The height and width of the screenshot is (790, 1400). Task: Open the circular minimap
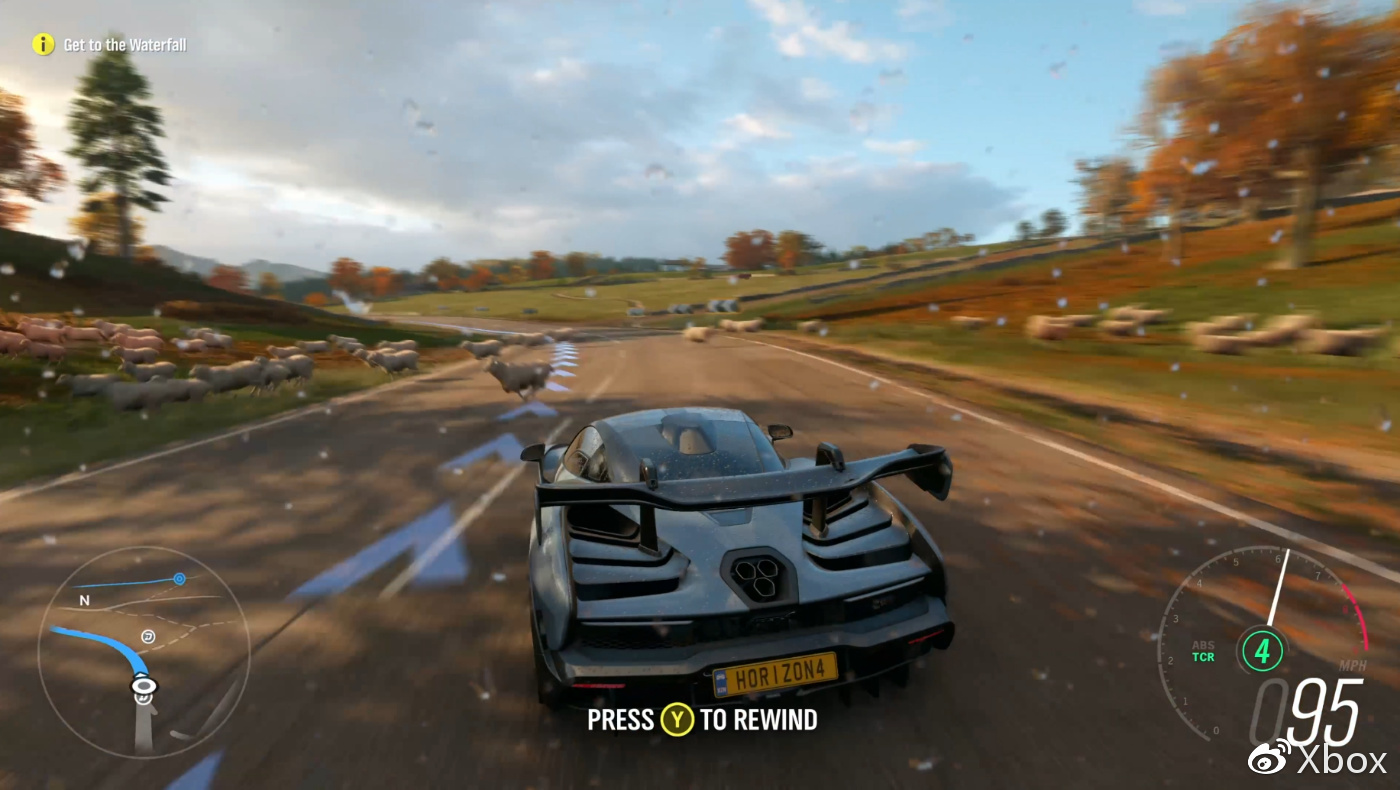click(x=143, y=650)
